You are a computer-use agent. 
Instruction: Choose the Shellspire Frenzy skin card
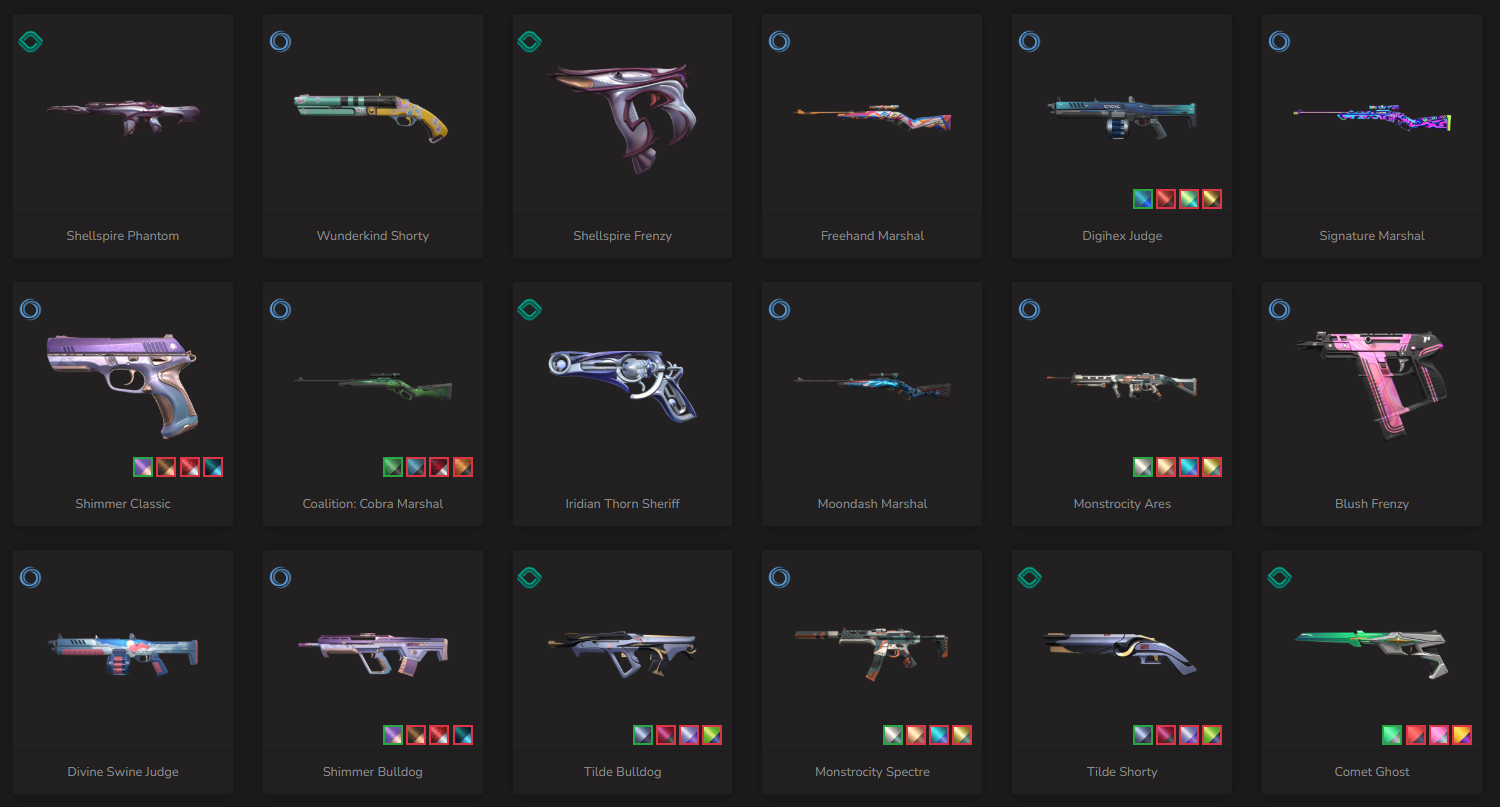(x=622, y=135)
